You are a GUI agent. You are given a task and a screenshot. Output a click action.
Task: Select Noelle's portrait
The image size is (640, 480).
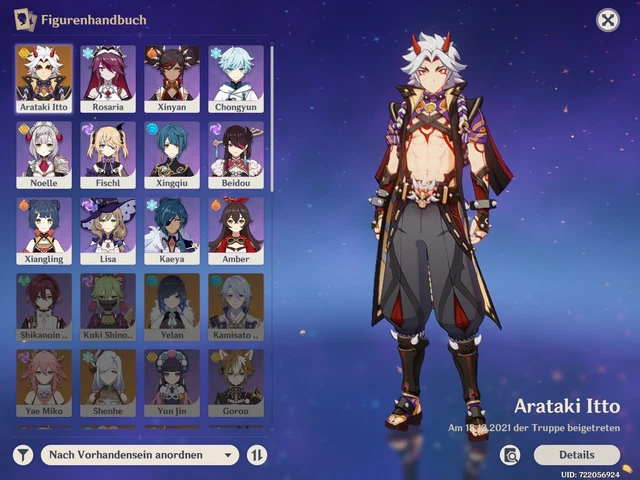click(44, 154)
